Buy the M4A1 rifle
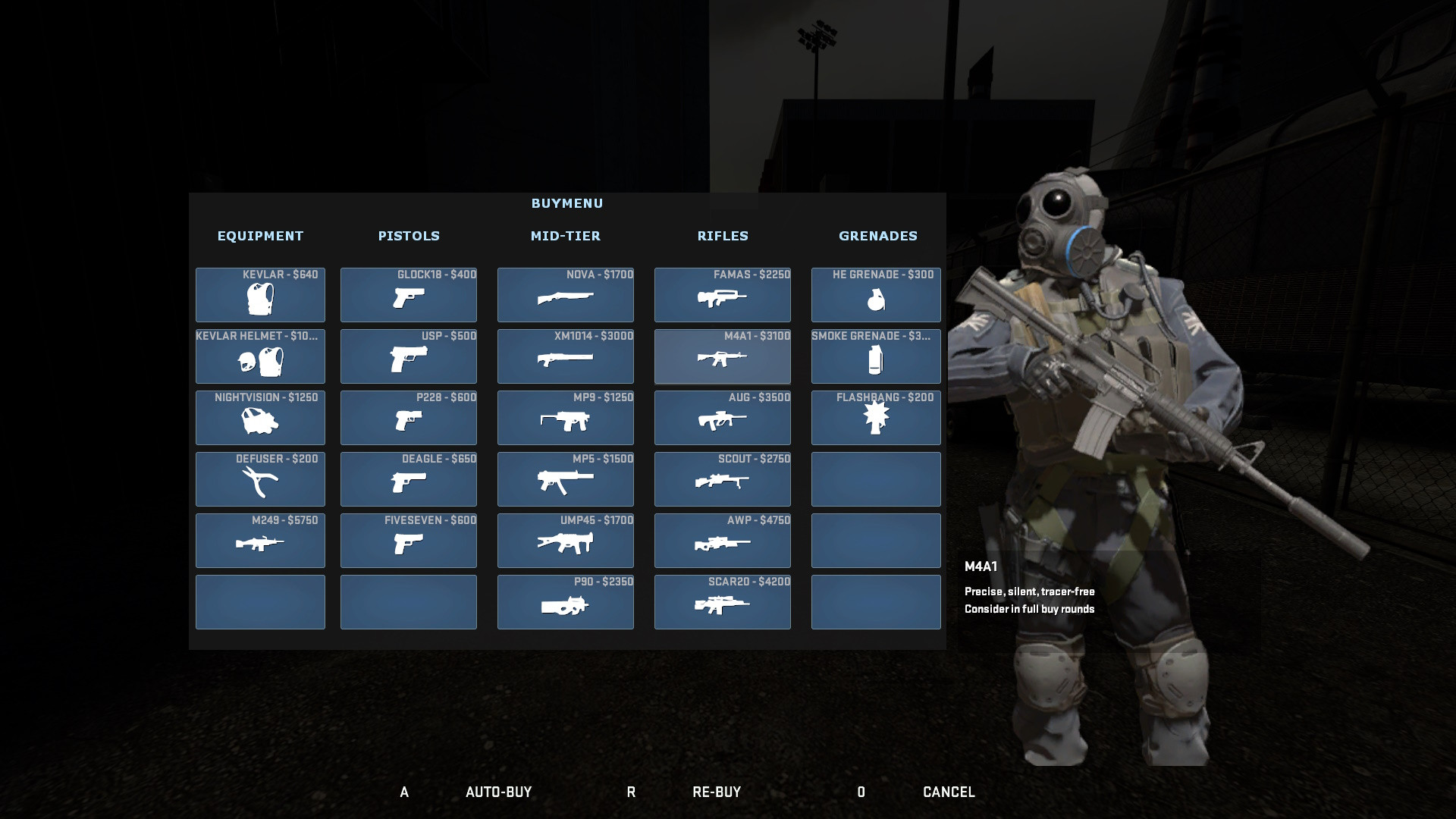Image resolution: width=1456 pixels, height=819 pixels. pos(722,356)
